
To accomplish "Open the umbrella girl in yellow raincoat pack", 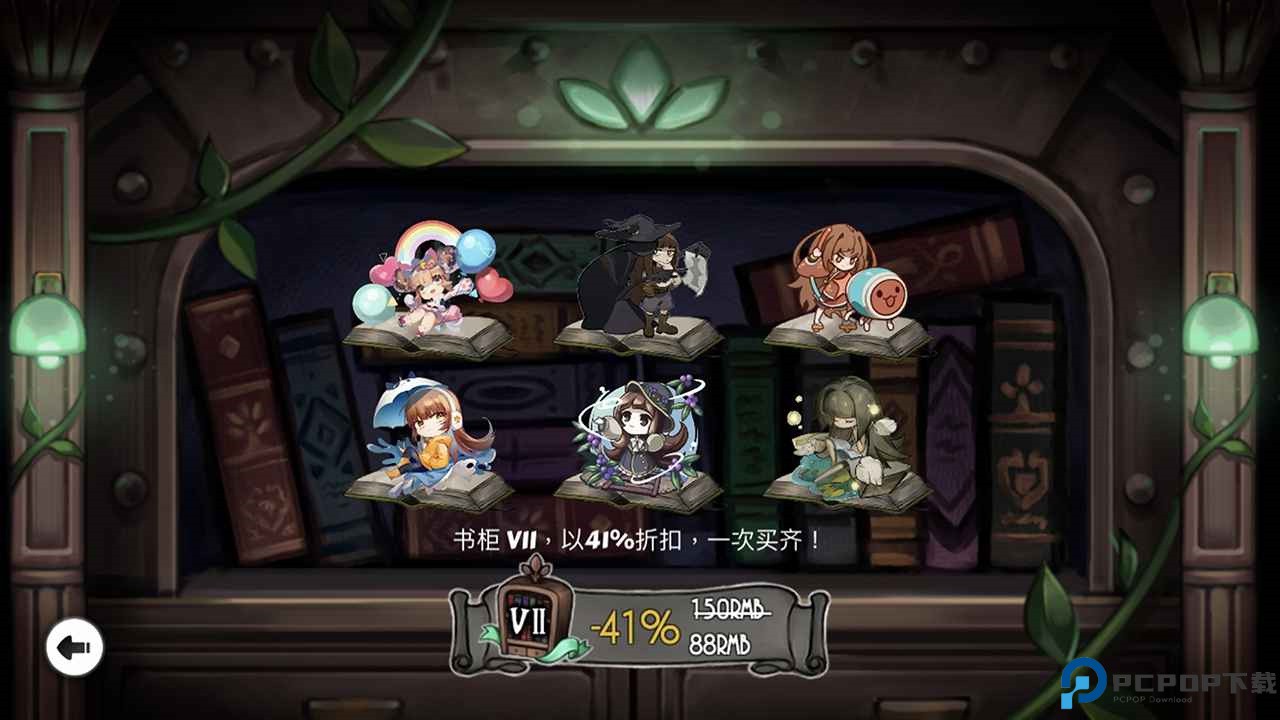I will 430,440.
